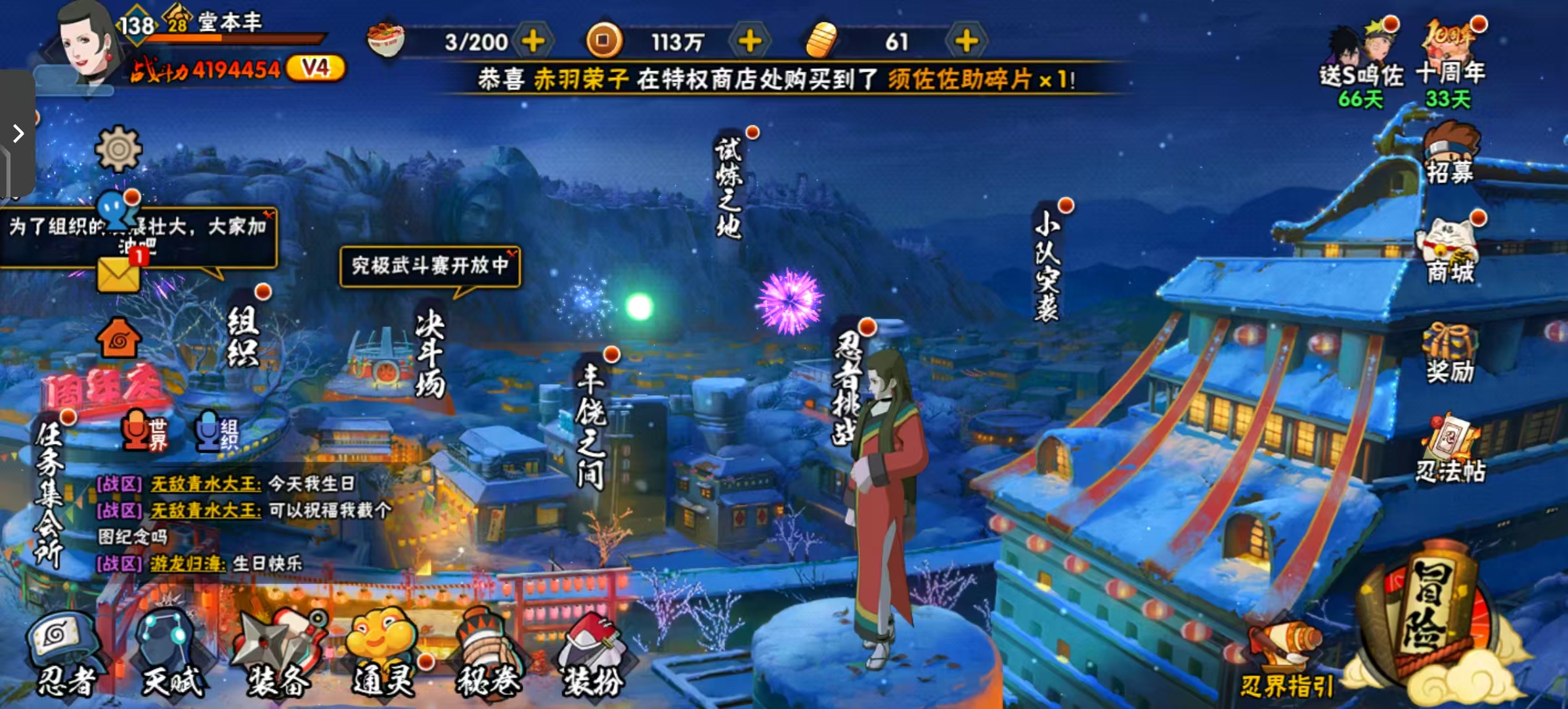
Task: Open the 通灵 summoning menu
Action: (x=383, y=653)
